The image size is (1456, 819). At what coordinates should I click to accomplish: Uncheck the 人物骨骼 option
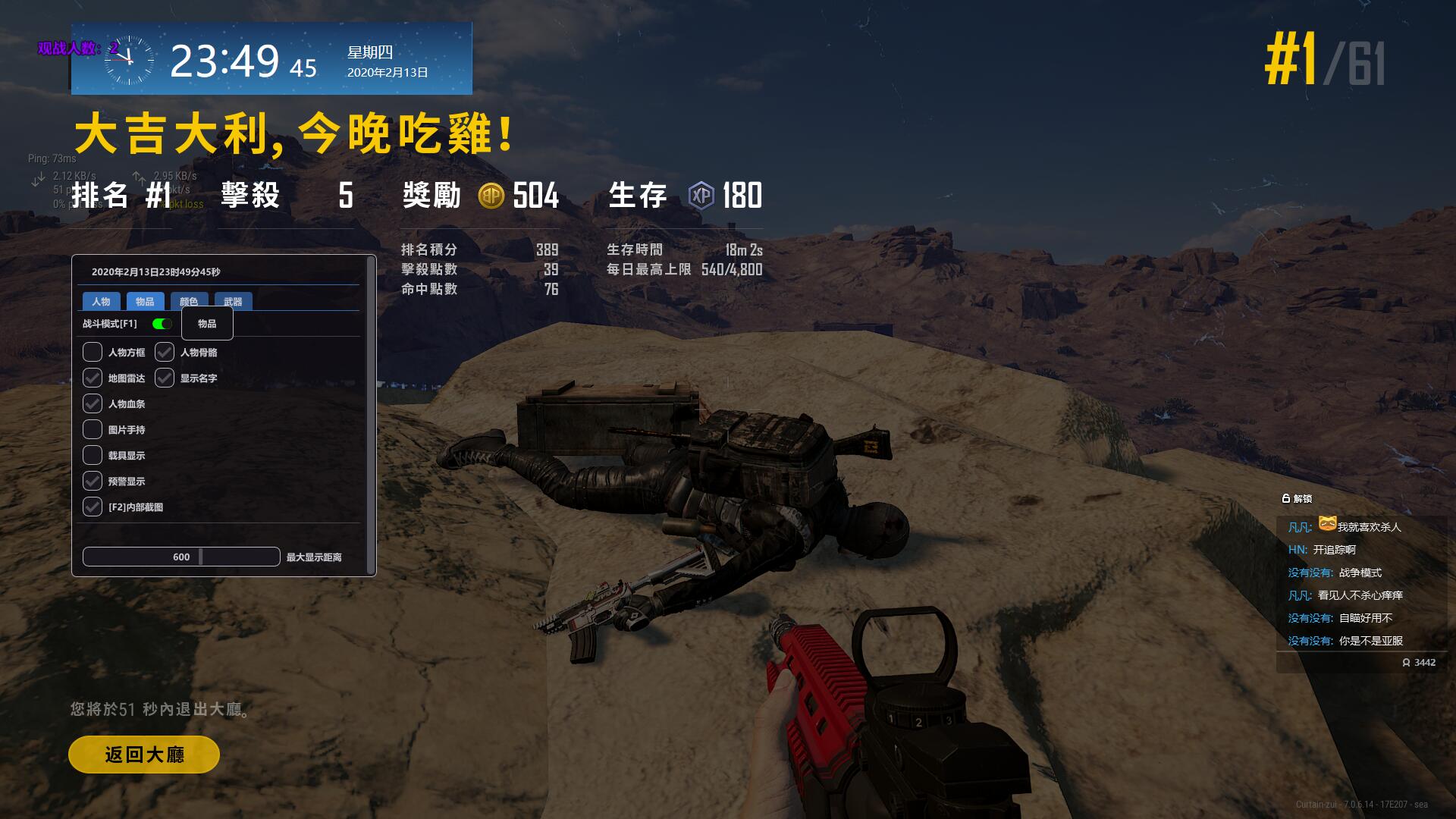tap(165, 352)
